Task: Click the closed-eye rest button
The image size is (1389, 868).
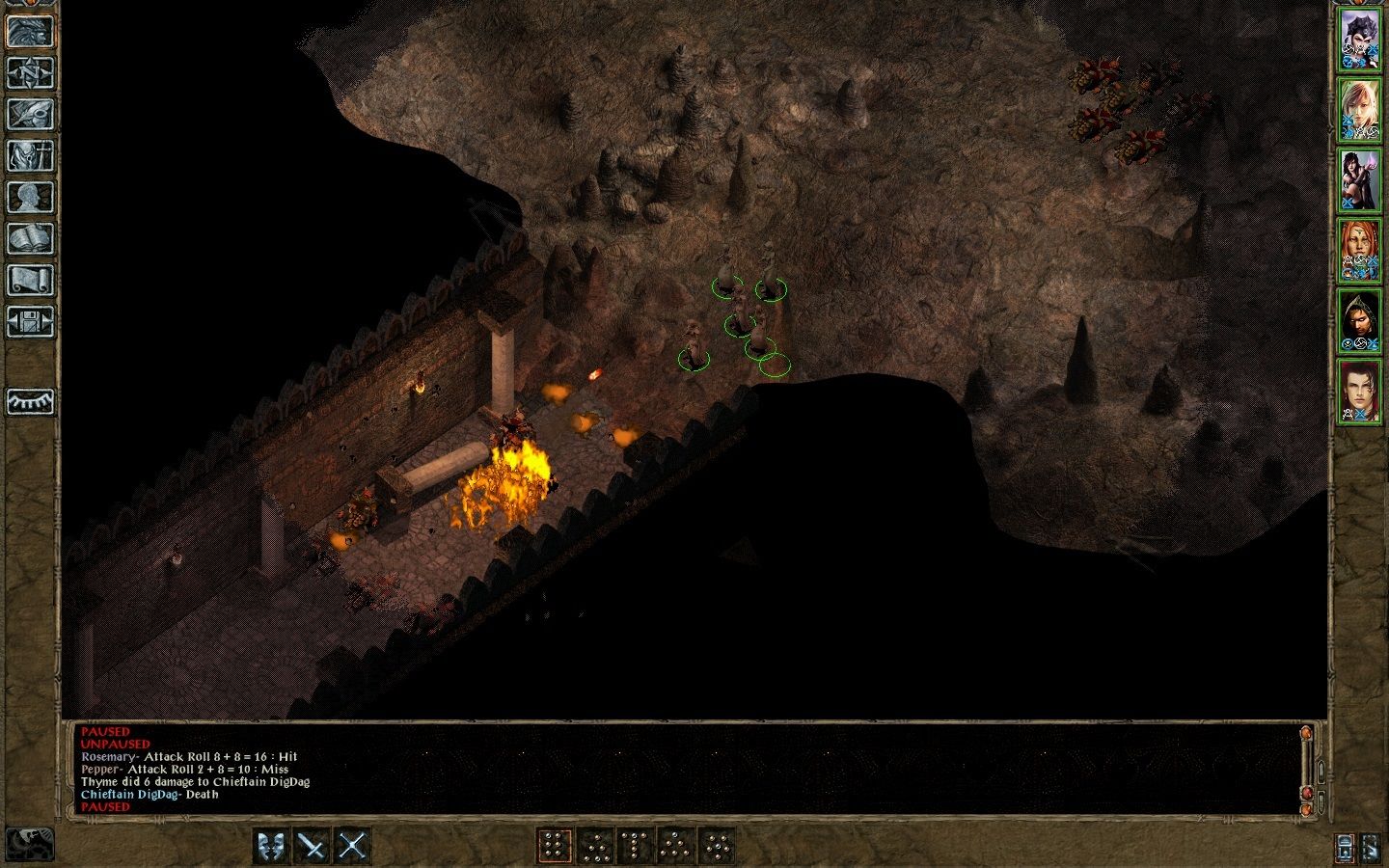Action: point(30,400)
